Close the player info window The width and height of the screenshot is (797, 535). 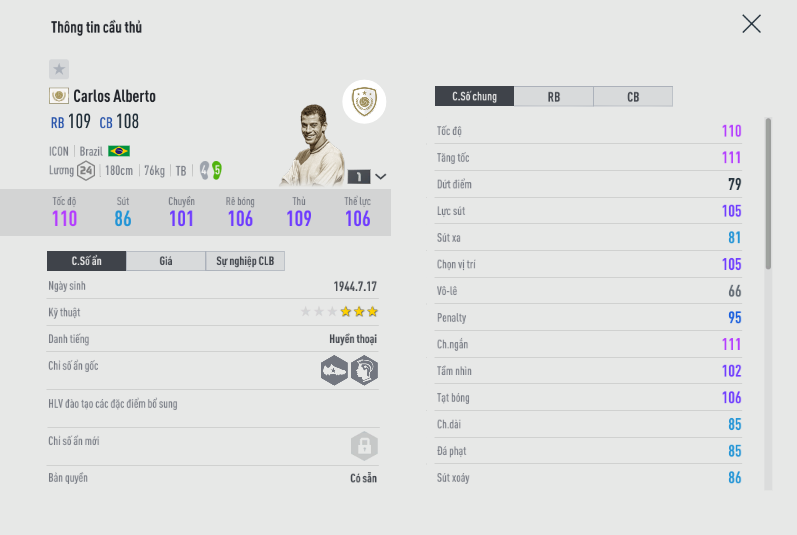coord(751,24)
